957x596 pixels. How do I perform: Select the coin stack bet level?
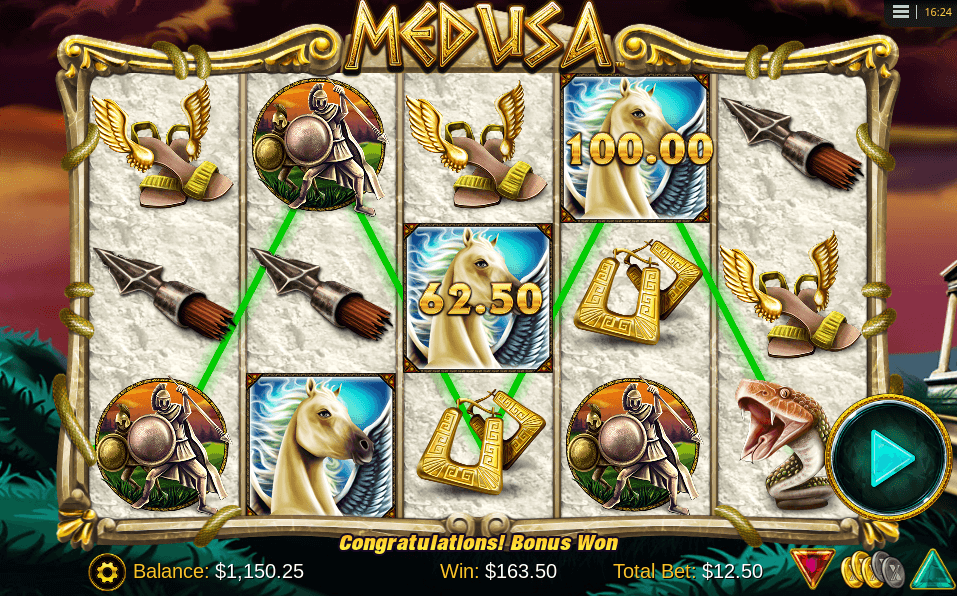pyautogui.click(x=871, y=570)
